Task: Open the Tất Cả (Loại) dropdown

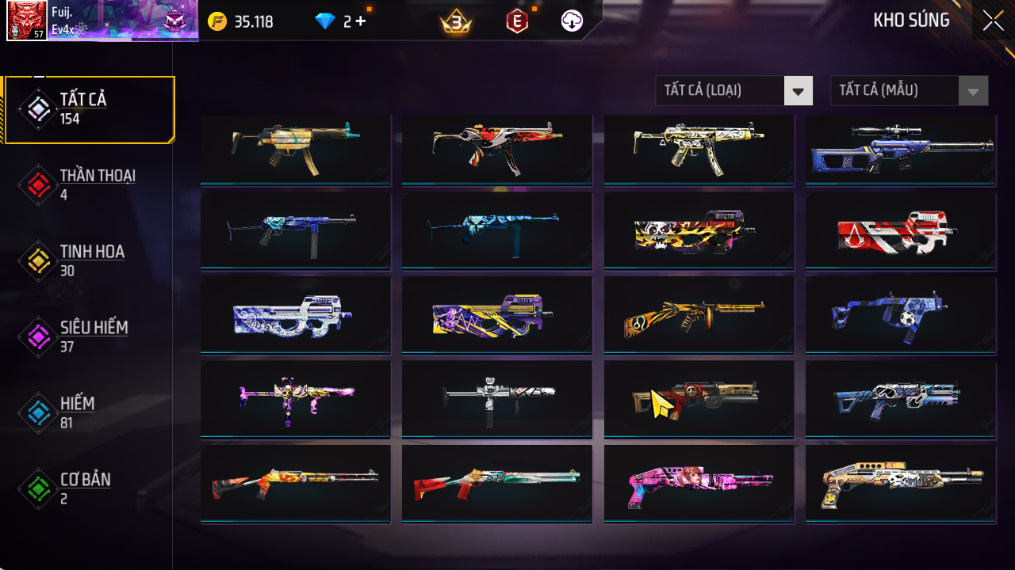Action: click(734, 91)
